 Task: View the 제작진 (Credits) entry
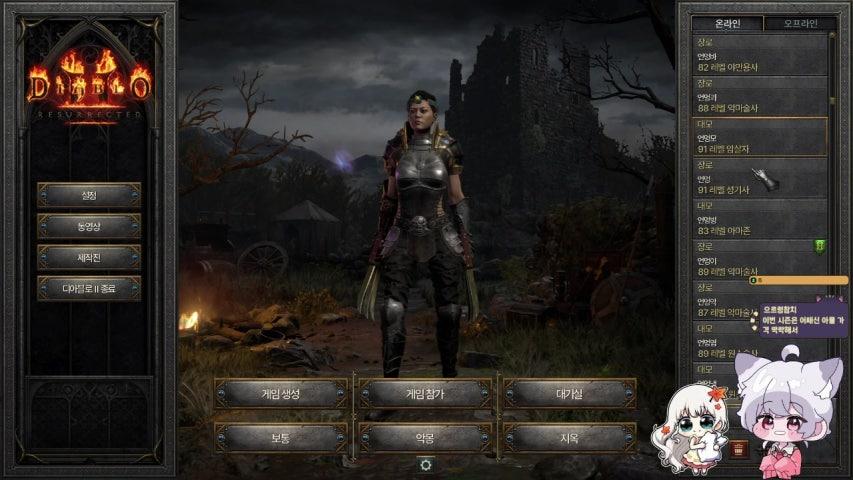[x=89, y=257]
